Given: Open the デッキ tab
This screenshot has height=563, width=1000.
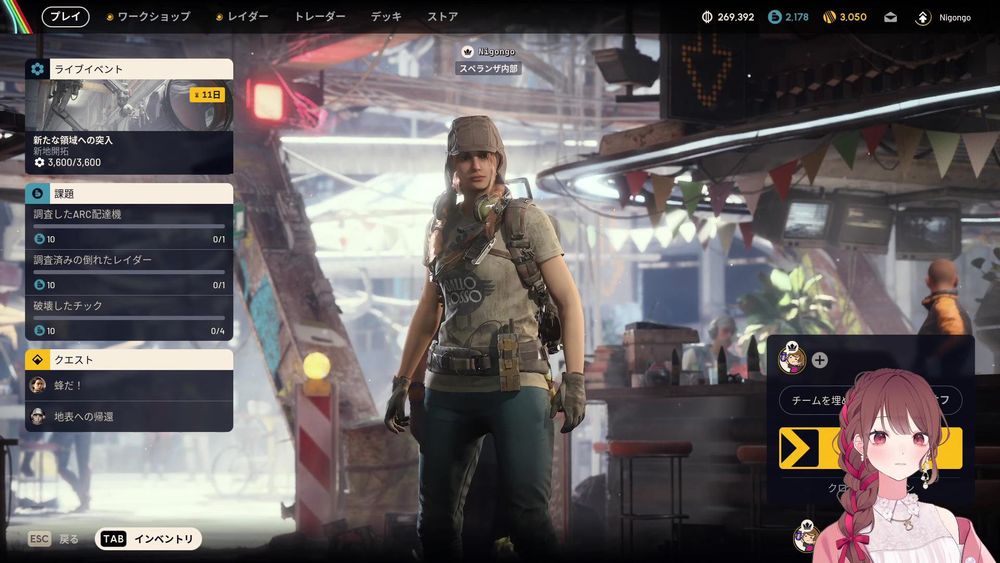Looking at the screenshot, I should 386,17.
